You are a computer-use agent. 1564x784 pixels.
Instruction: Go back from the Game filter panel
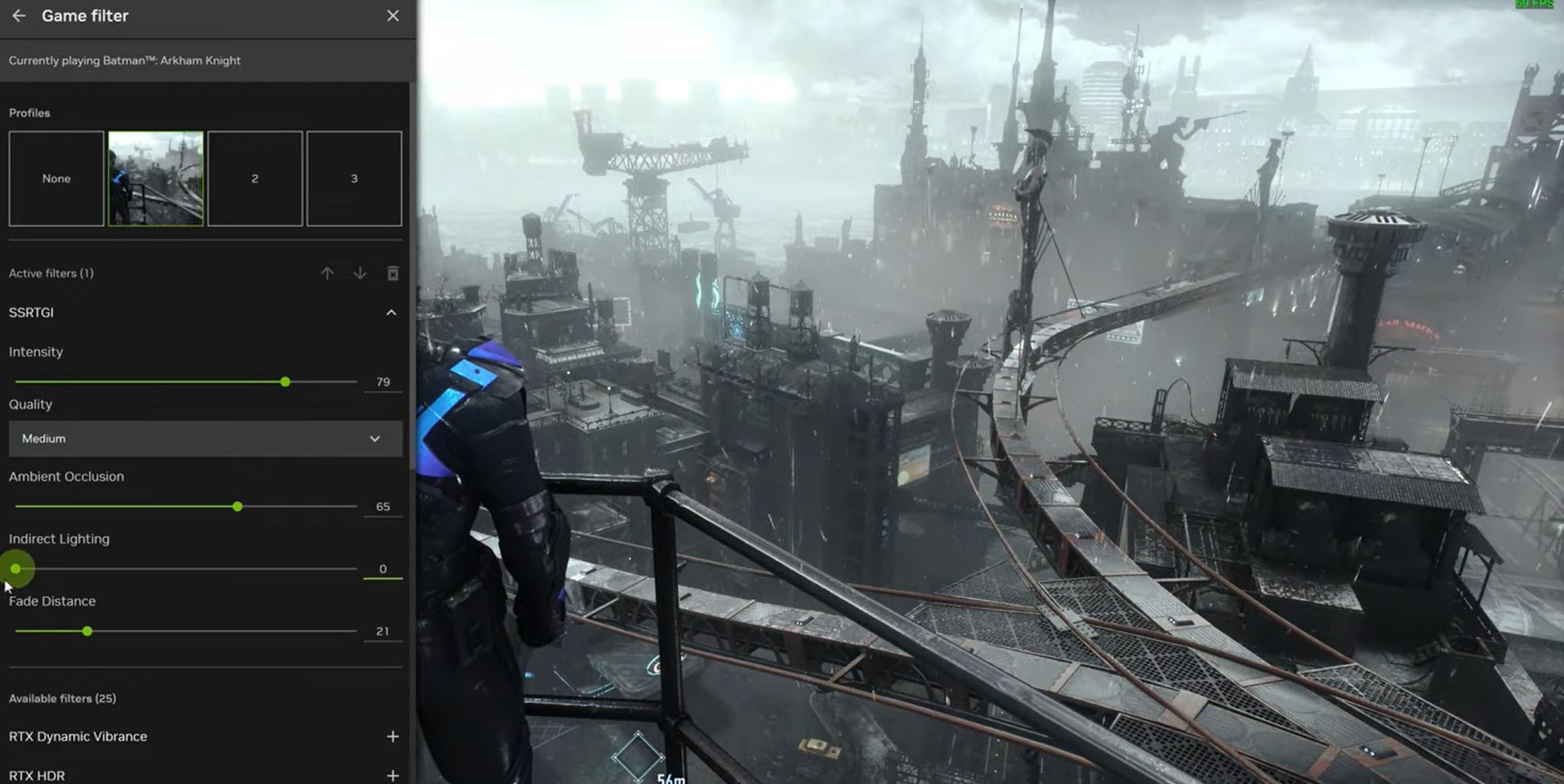19,16
